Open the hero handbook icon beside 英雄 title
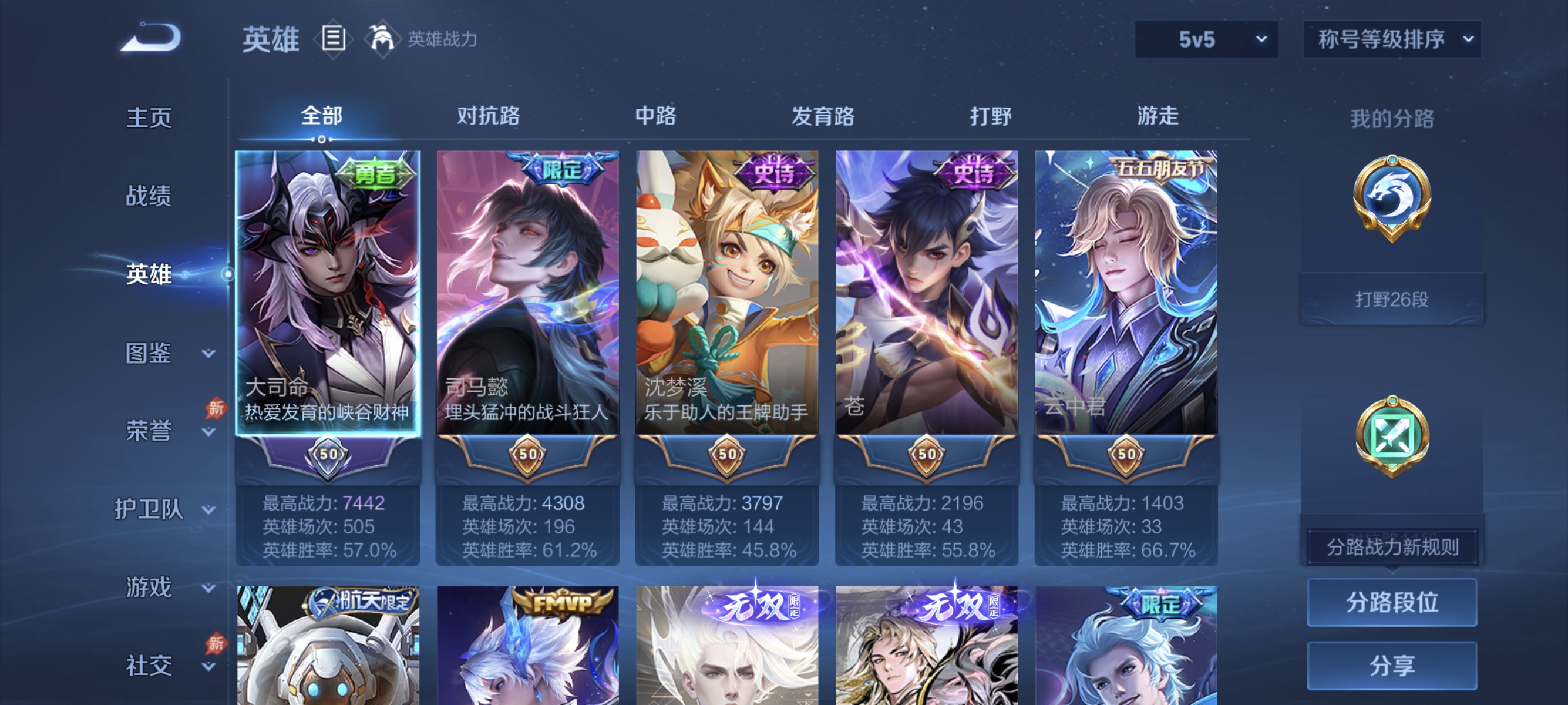 point(332,38)
